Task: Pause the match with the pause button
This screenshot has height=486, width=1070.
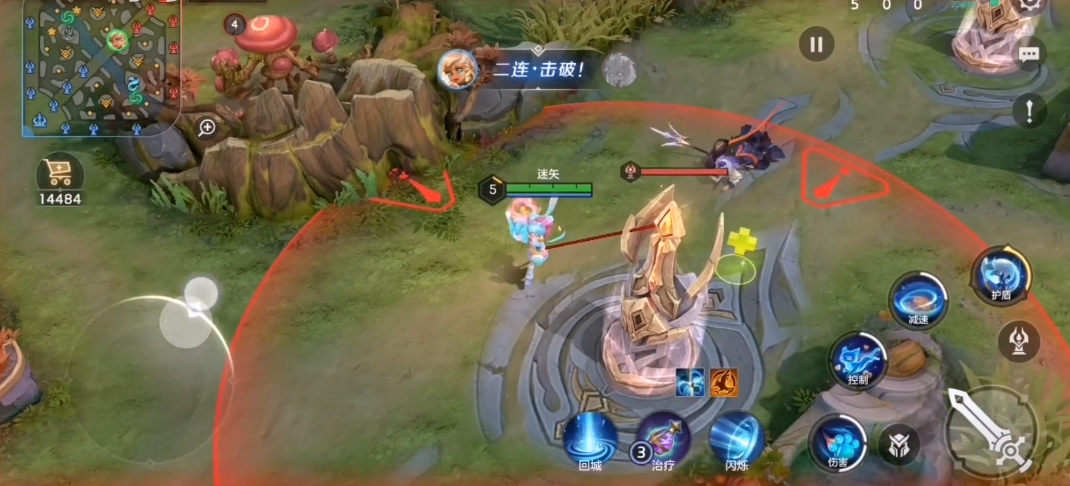Action: pyautogui.click(x=816, y=44)
